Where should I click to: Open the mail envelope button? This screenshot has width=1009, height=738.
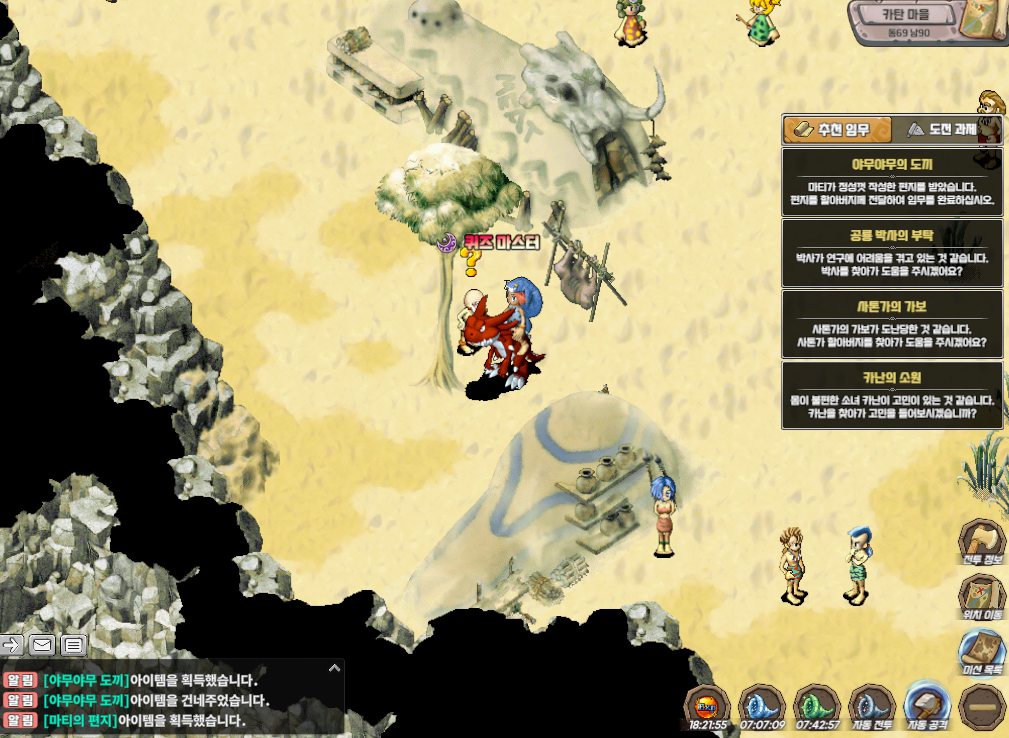[x=42, y=644]
